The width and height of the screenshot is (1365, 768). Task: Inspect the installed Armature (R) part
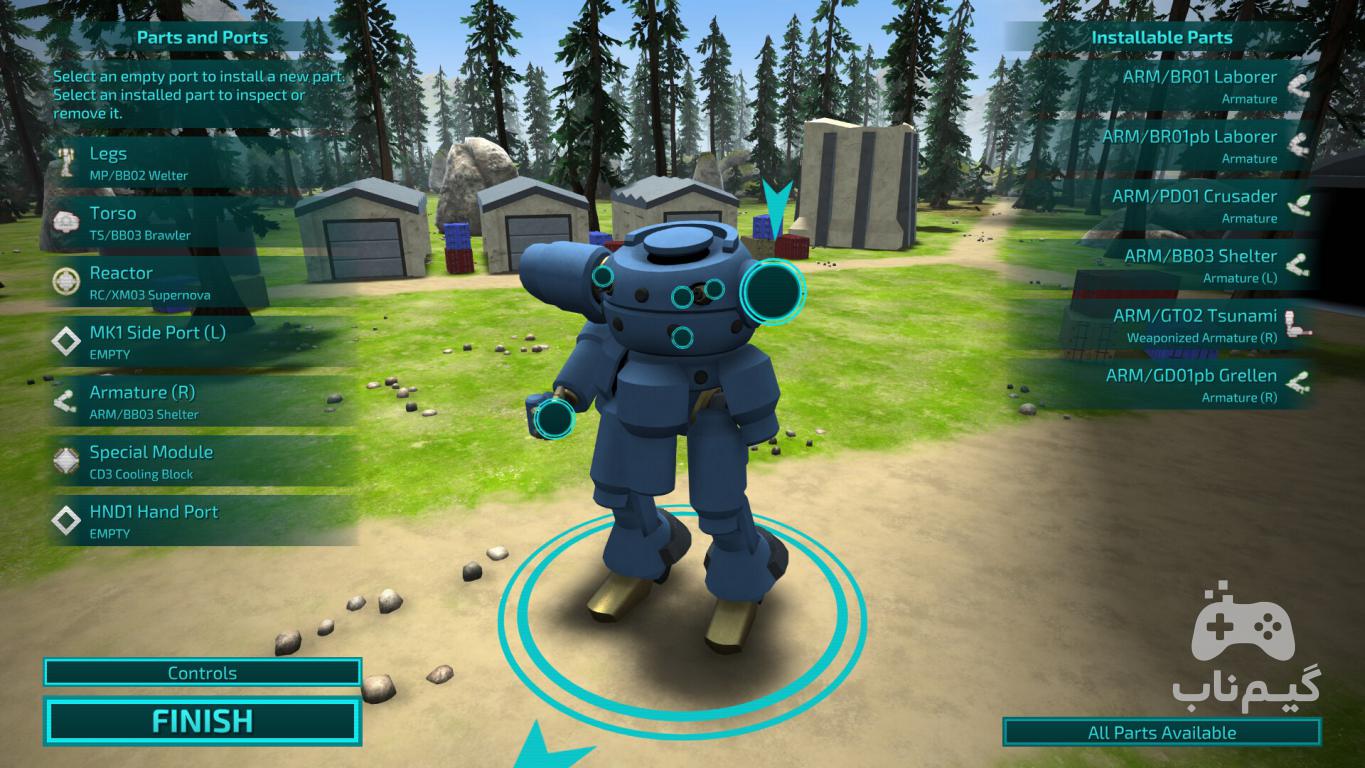click(200, 402)
